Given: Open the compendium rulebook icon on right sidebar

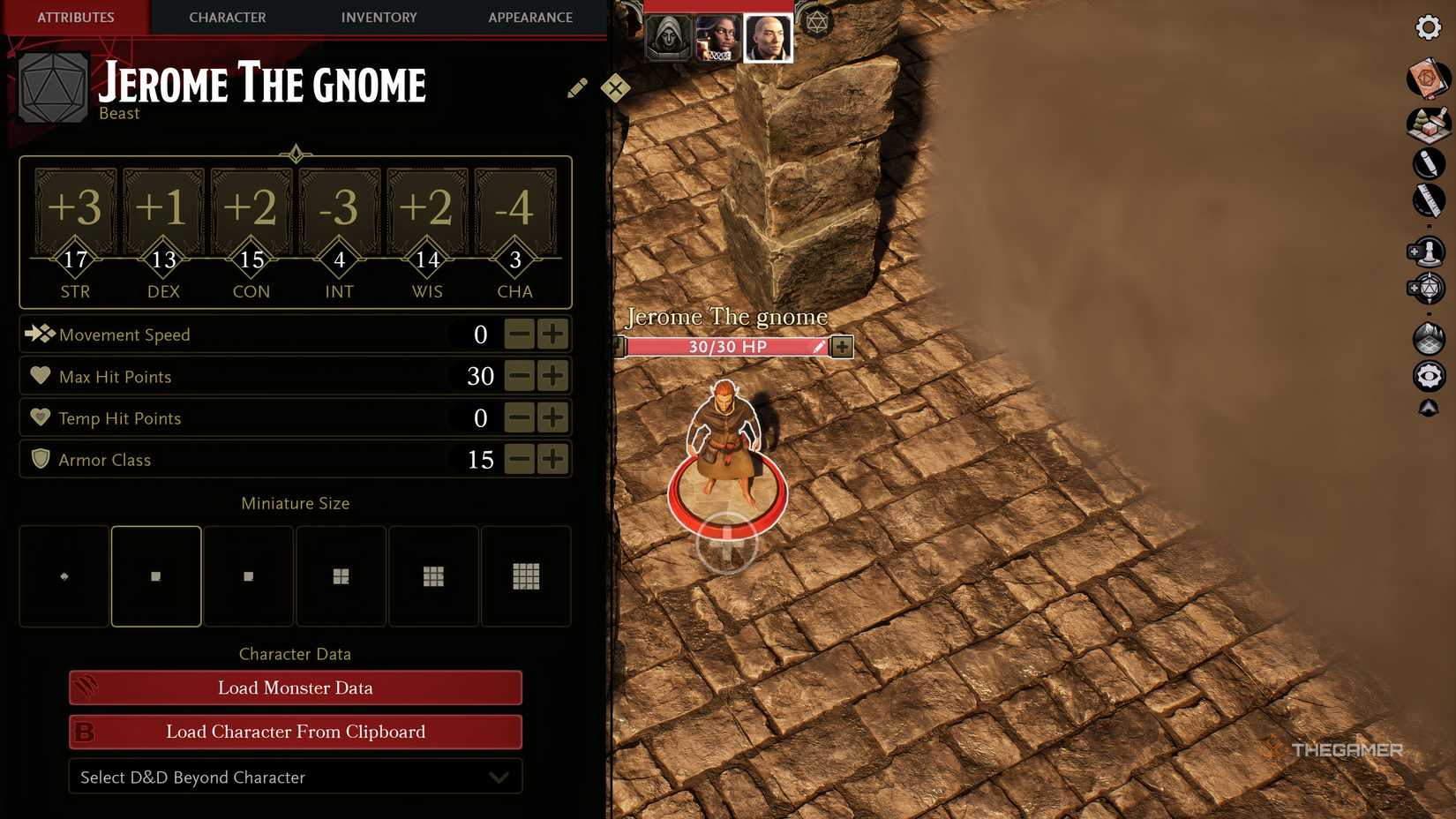Looking at the screenshot, I should point(1428,79).
